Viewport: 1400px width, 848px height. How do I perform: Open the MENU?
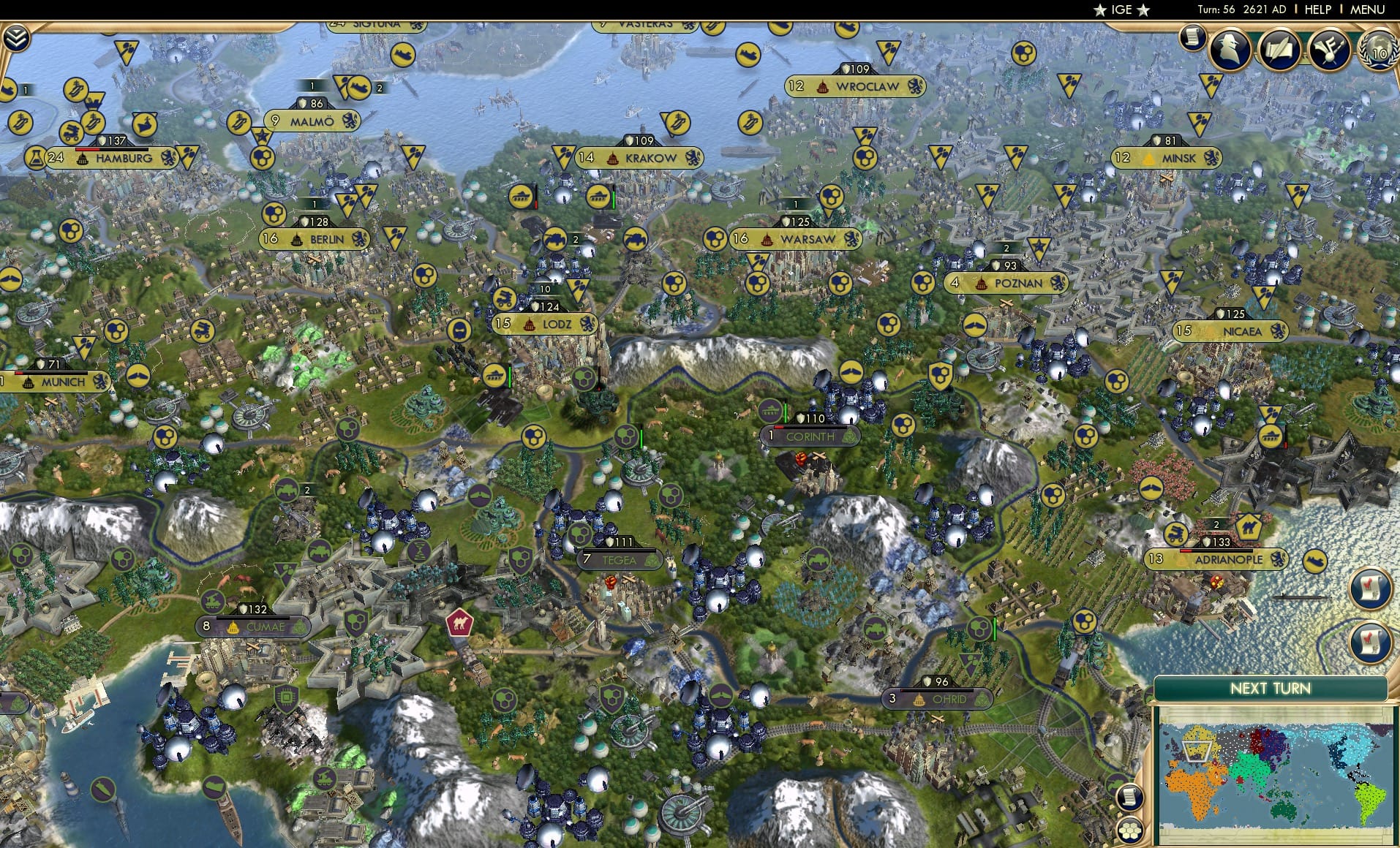pyautogui.click(x=1366, y=10)
